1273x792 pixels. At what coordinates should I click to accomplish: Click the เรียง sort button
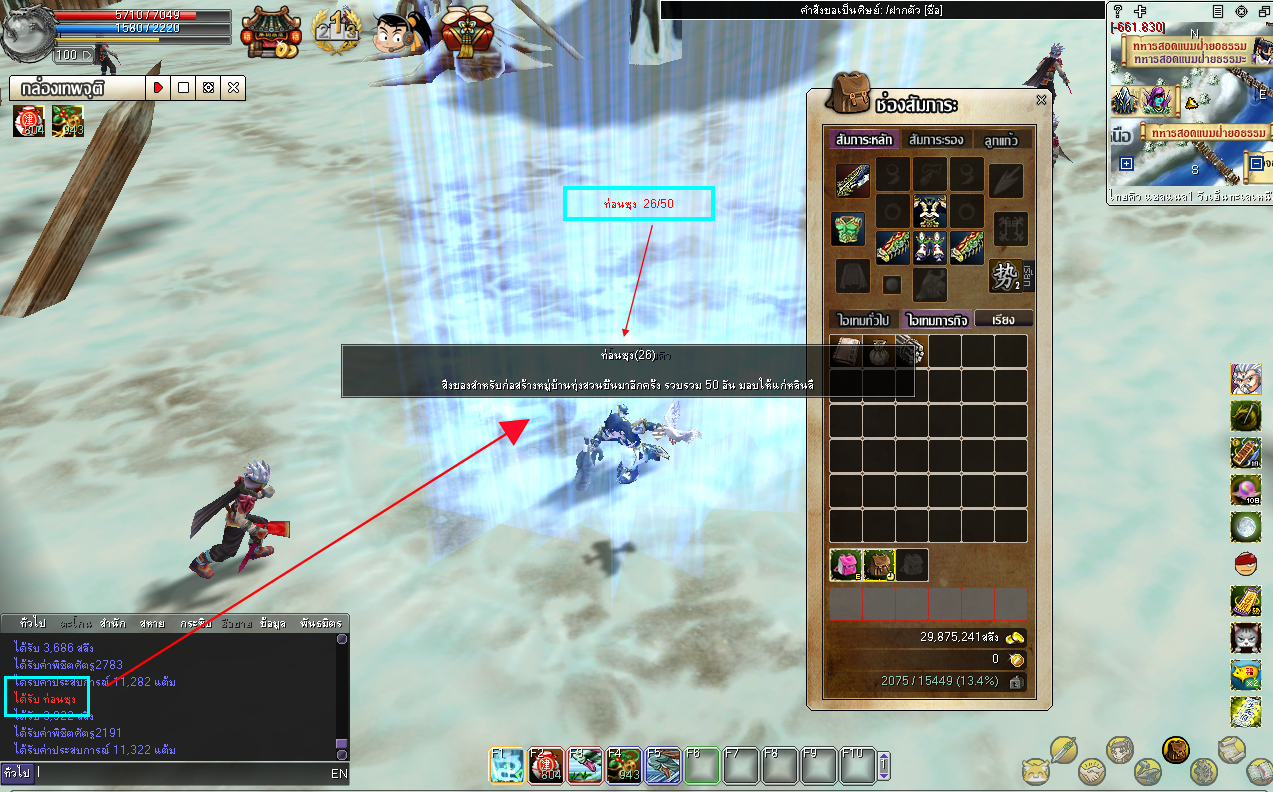pyautogui.click(x=1003, y=320)
